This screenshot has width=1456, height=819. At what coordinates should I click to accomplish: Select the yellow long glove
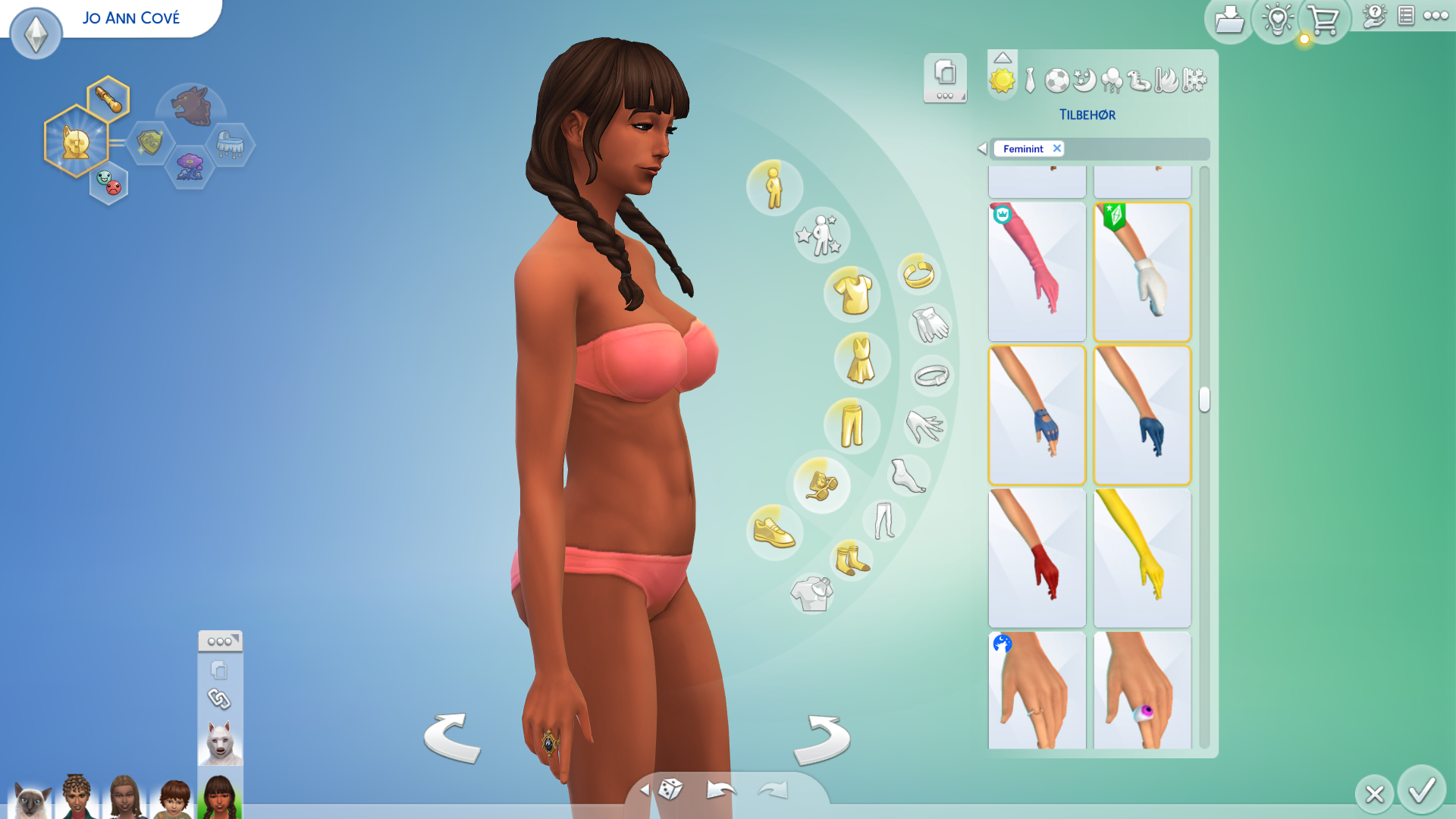(x=1142, y=558)
